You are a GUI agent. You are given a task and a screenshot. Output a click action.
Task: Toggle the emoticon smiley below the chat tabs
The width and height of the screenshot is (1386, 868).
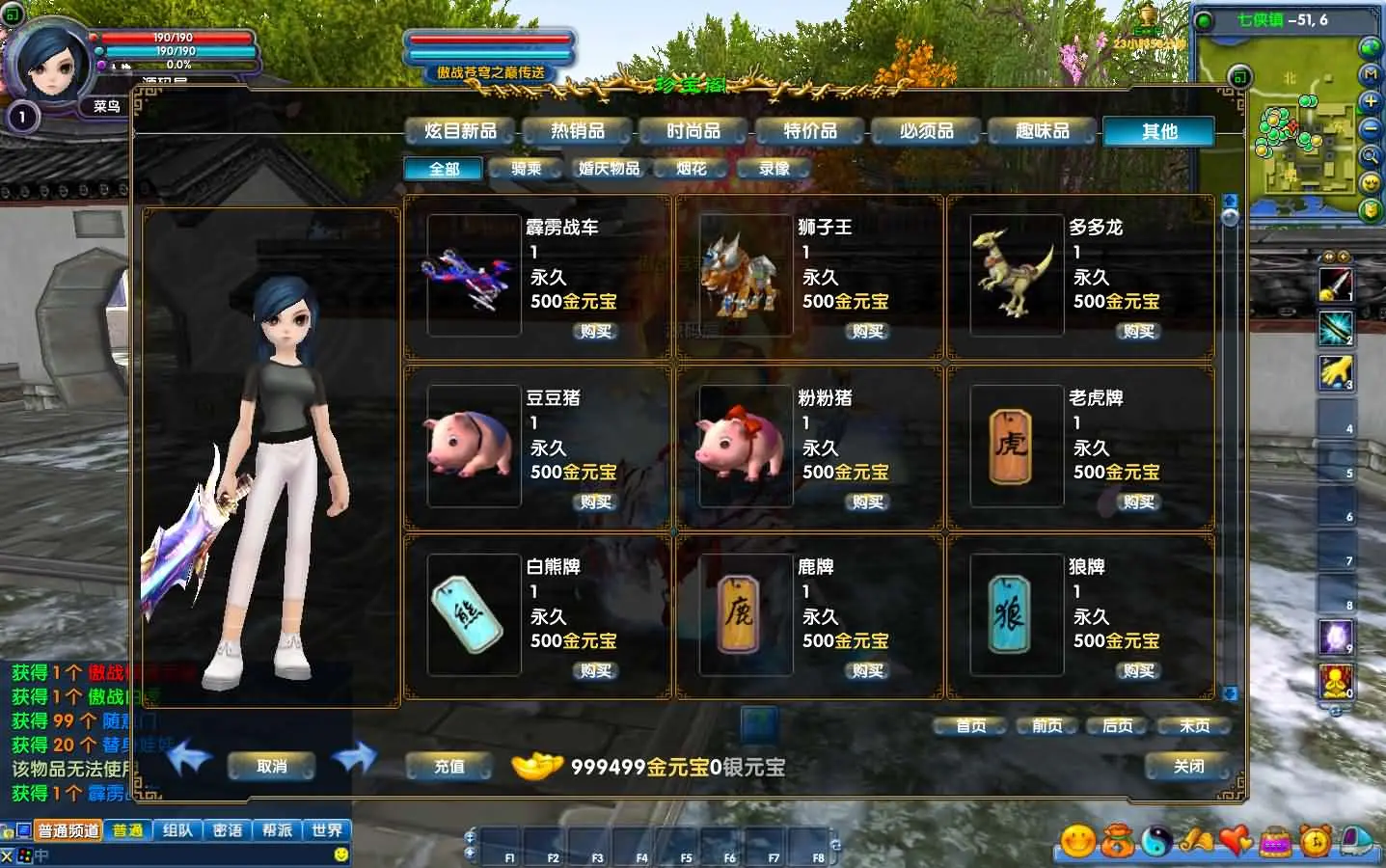pos(340,853)
